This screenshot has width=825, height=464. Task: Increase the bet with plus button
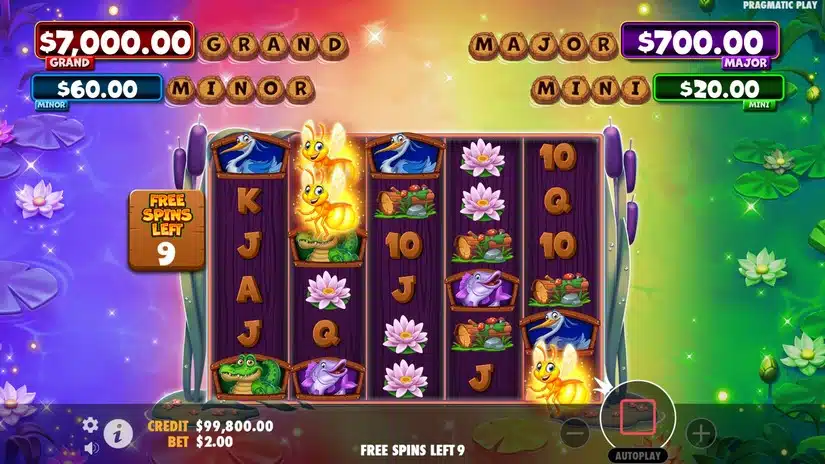[701, 433]
